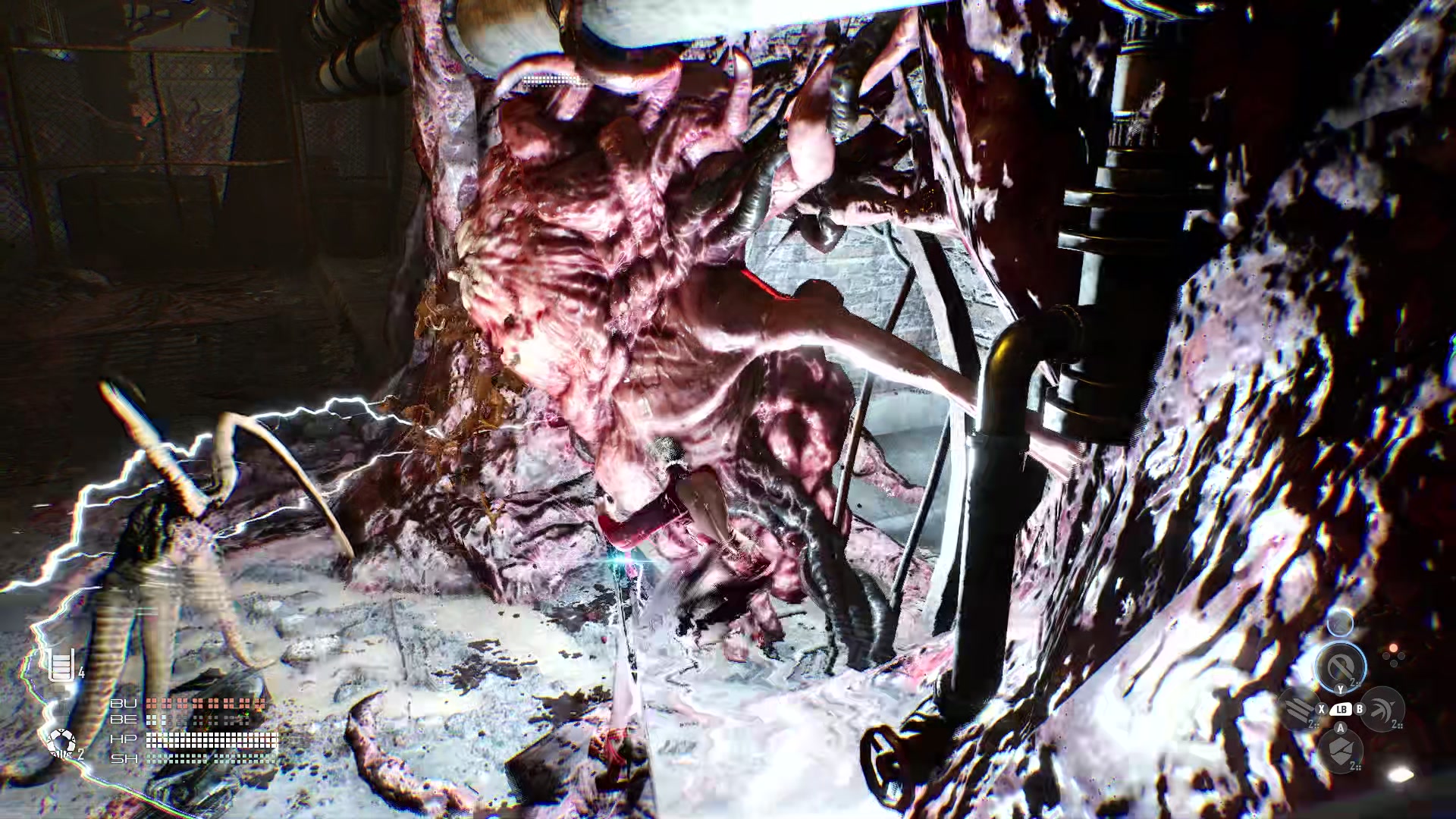Toggle the three-dot ammo indicator

pos(1394,658)
